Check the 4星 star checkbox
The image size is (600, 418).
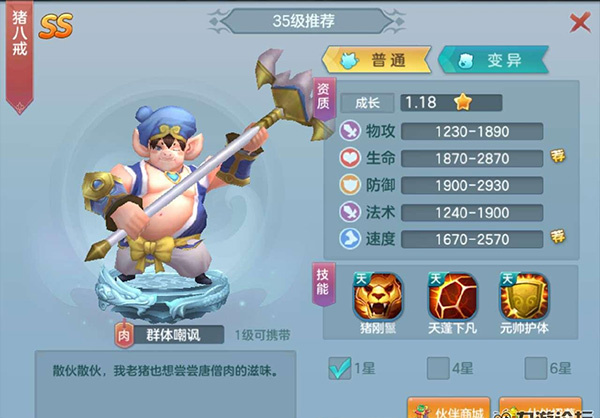pos(437,369)
